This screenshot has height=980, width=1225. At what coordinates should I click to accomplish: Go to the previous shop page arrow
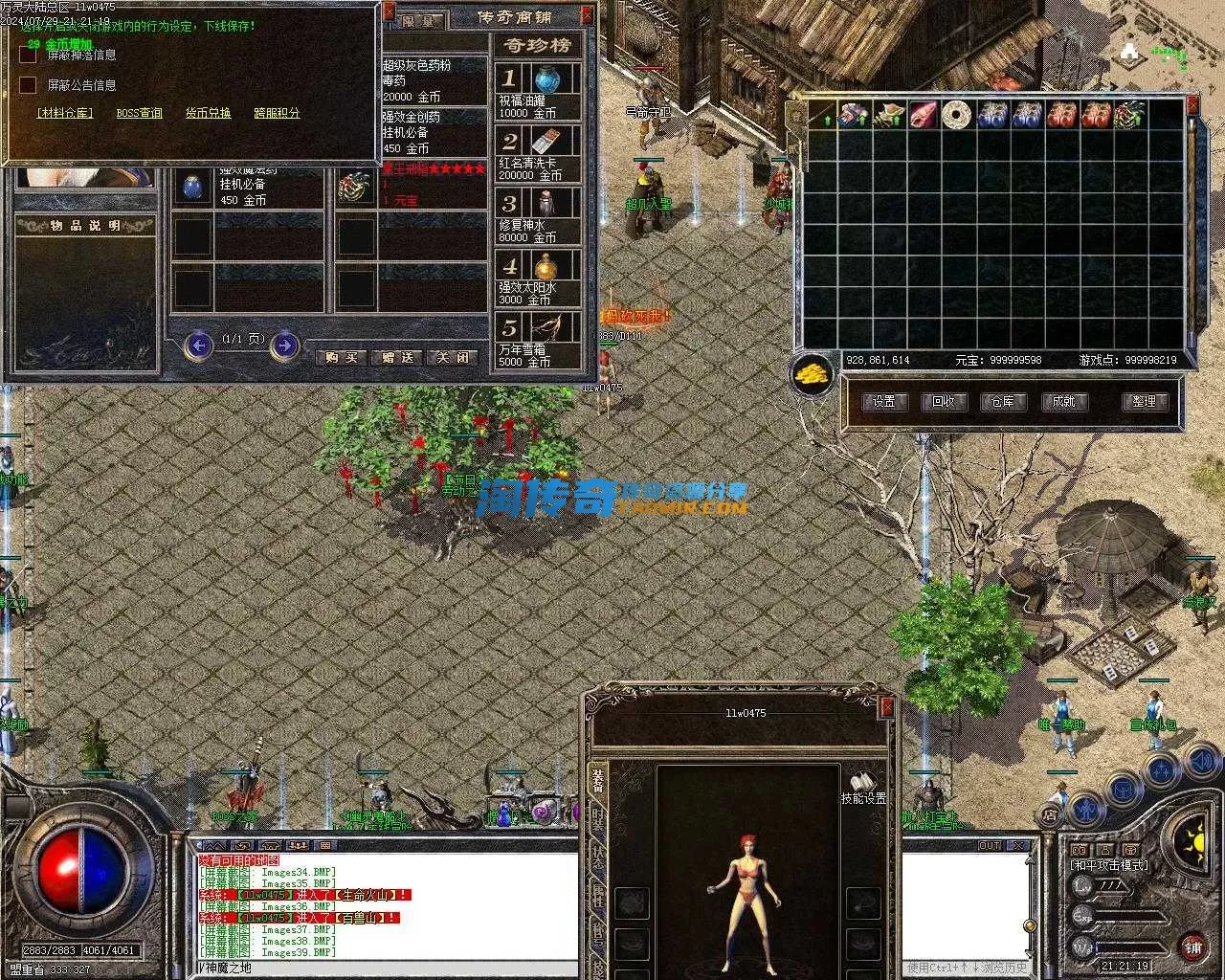[198, 345]
